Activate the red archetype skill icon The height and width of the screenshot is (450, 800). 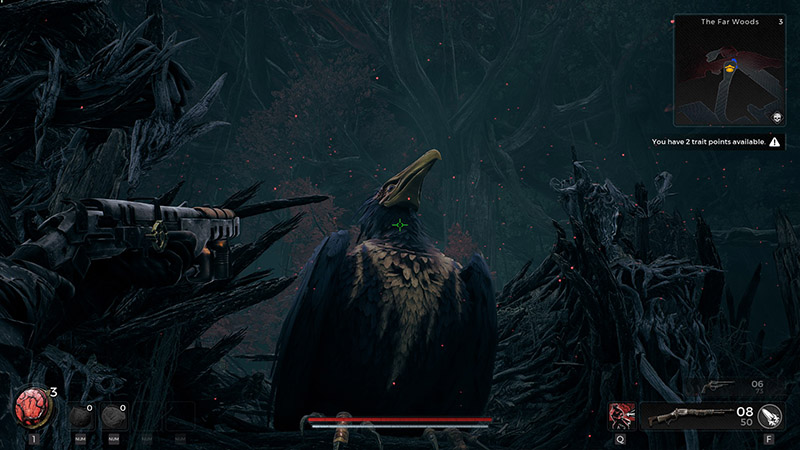coord(622,416)
